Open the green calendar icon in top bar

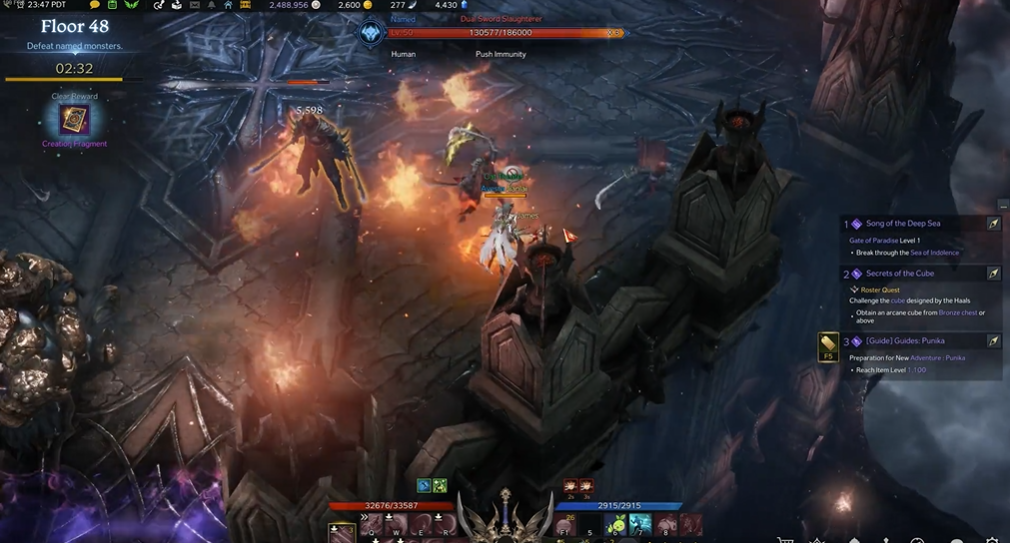tap(113, 5)
